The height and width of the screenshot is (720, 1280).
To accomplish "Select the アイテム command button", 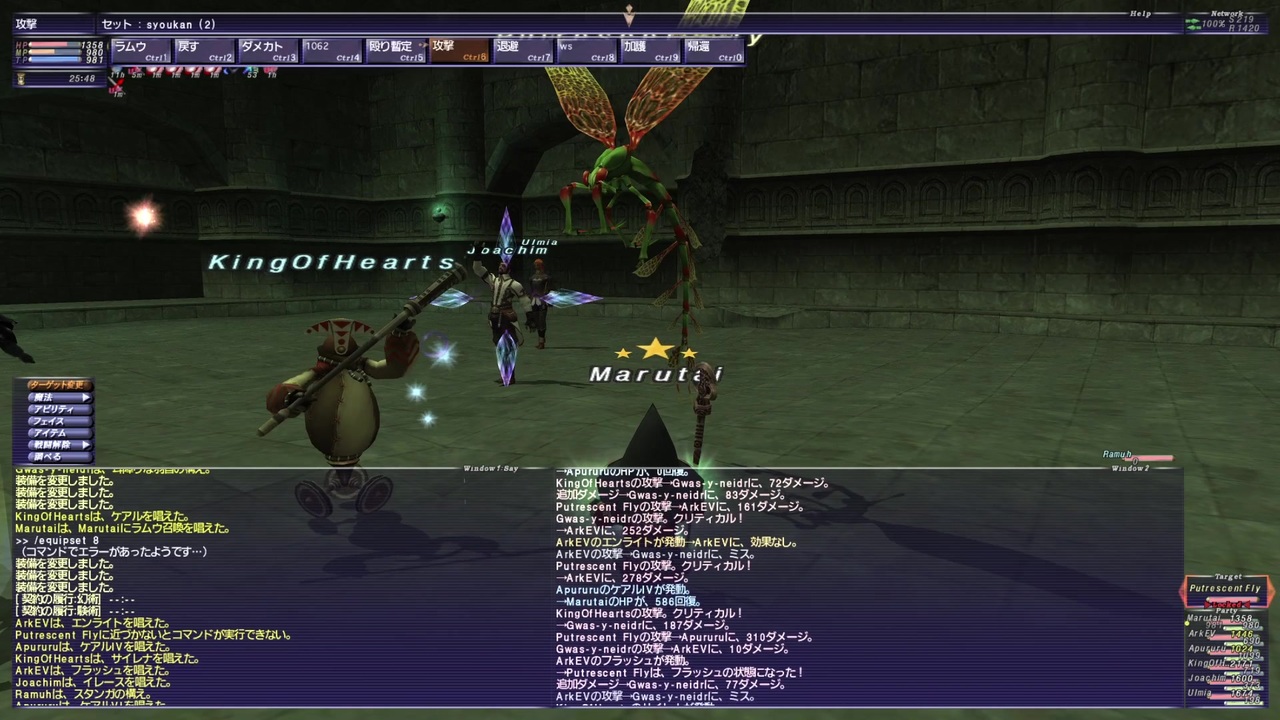I will (50, 432).
